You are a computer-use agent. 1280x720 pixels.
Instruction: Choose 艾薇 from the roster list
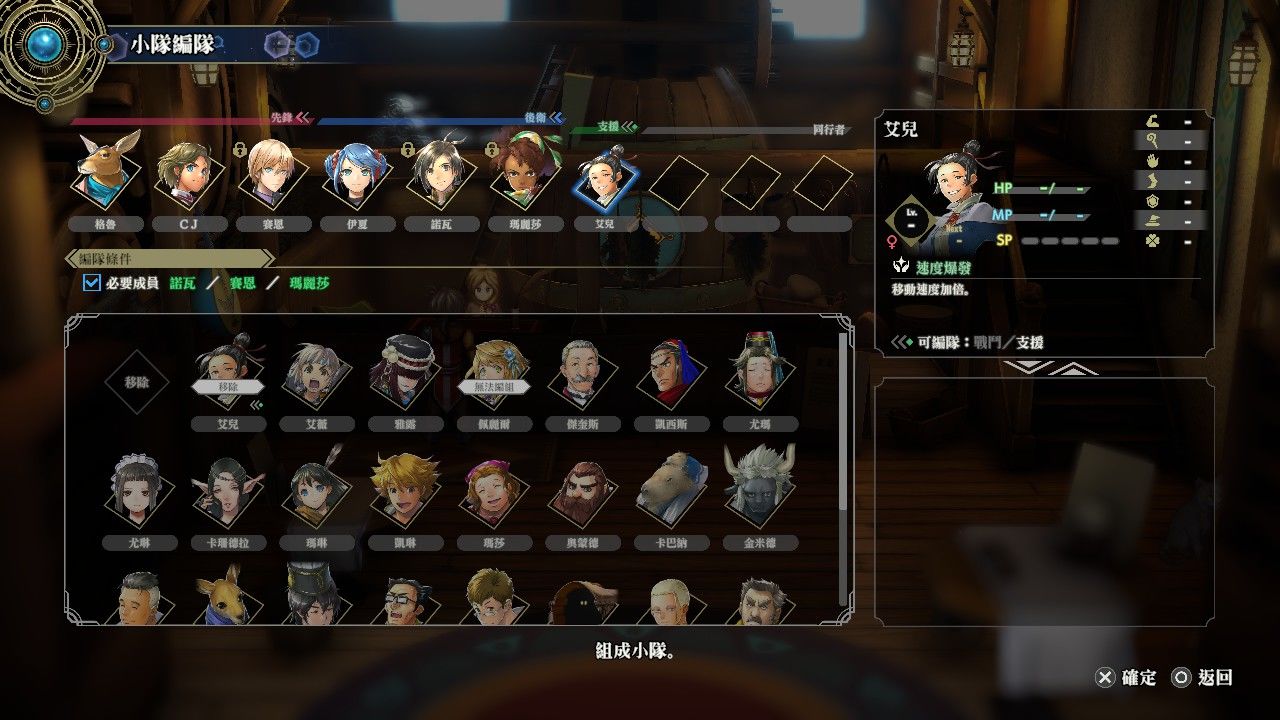point(316,376)
